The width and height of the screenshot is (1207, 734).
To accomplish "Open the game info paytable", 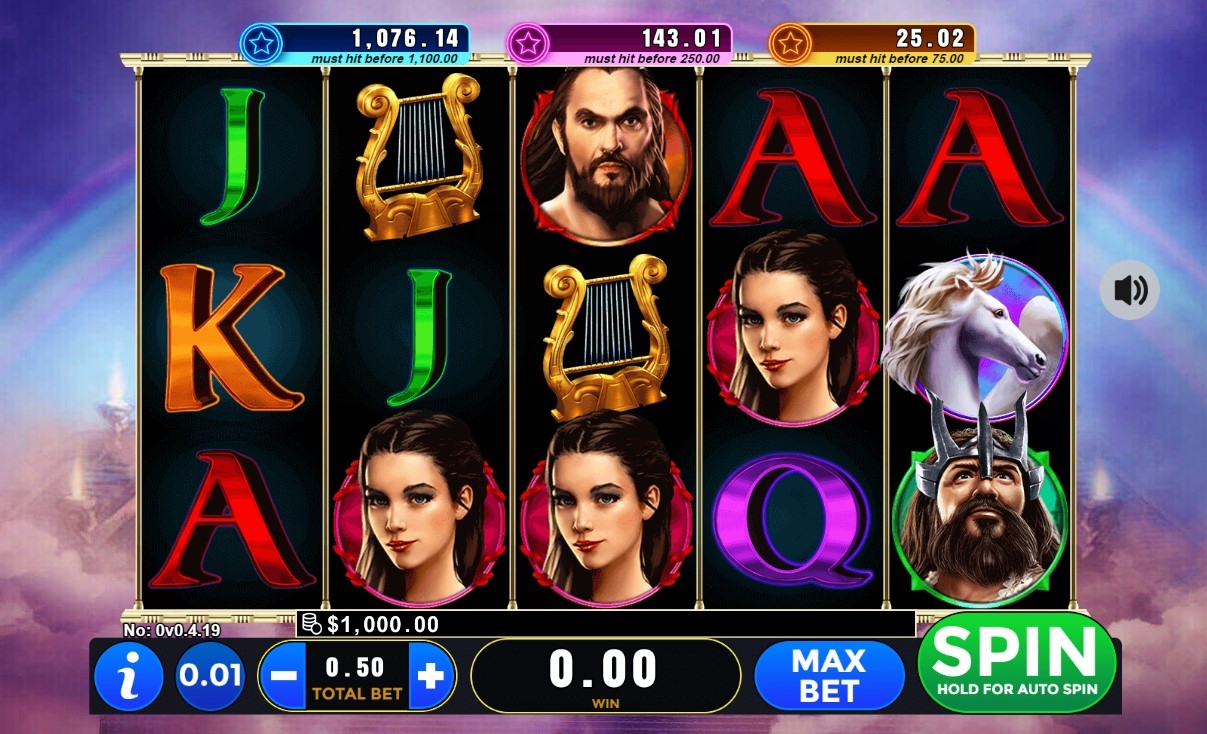I will [x=128, y=677].
